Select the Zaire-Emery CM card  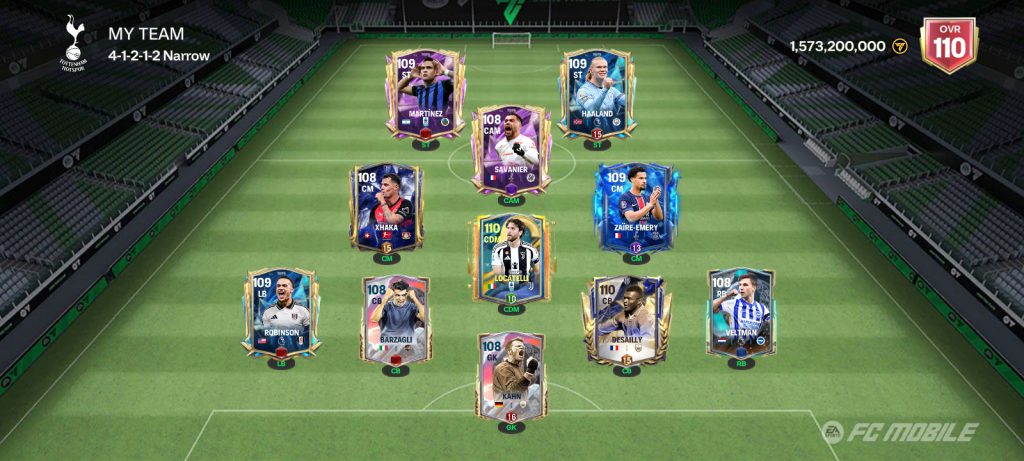[636, 207]
